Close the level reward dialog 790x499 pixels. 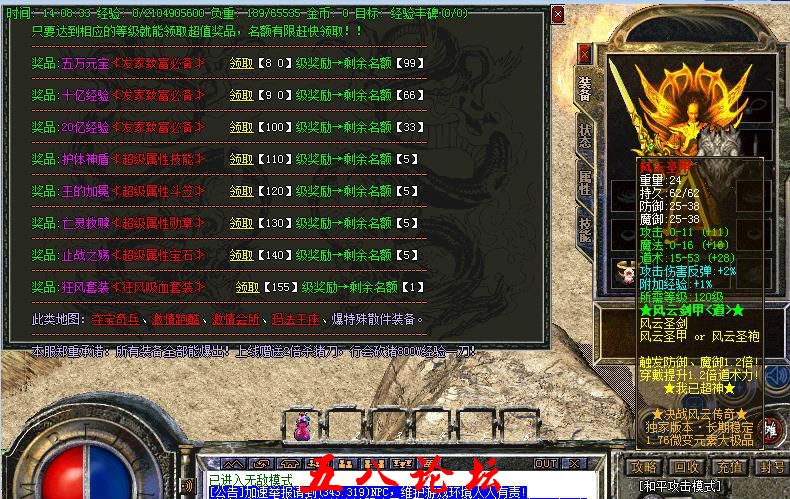coord(558,15)
